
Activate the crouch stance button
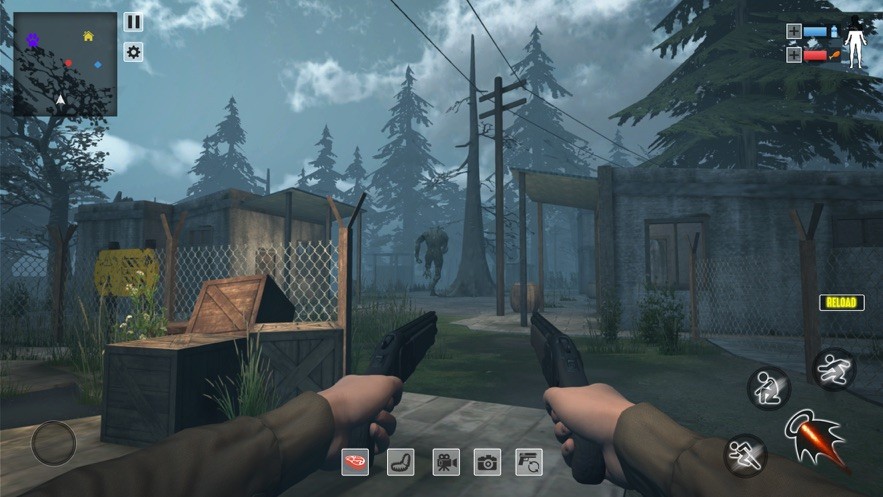(x=768, y=388)
